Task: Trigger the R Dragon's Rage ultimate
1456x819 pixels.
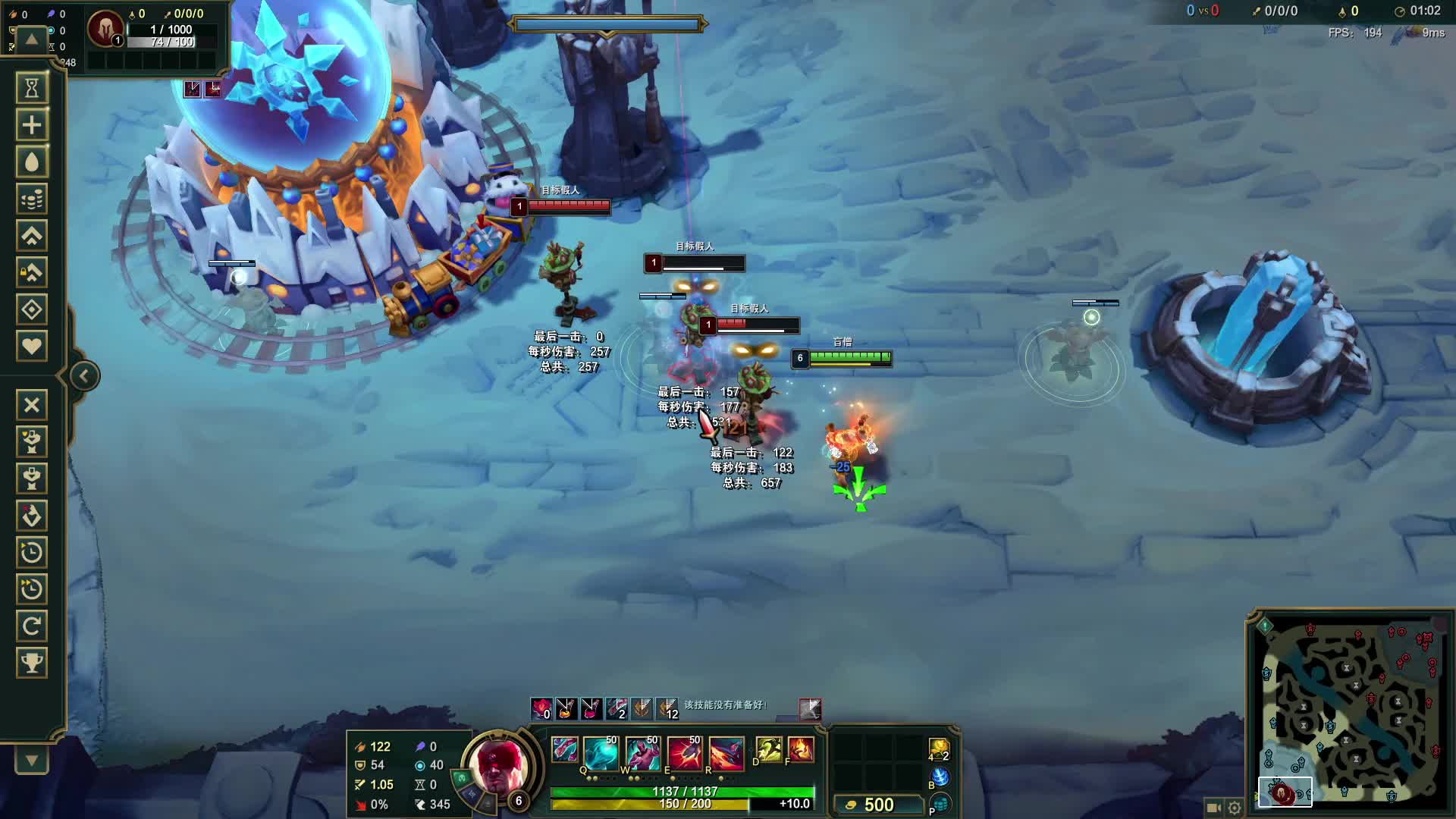Action: (x=726, y=752)
